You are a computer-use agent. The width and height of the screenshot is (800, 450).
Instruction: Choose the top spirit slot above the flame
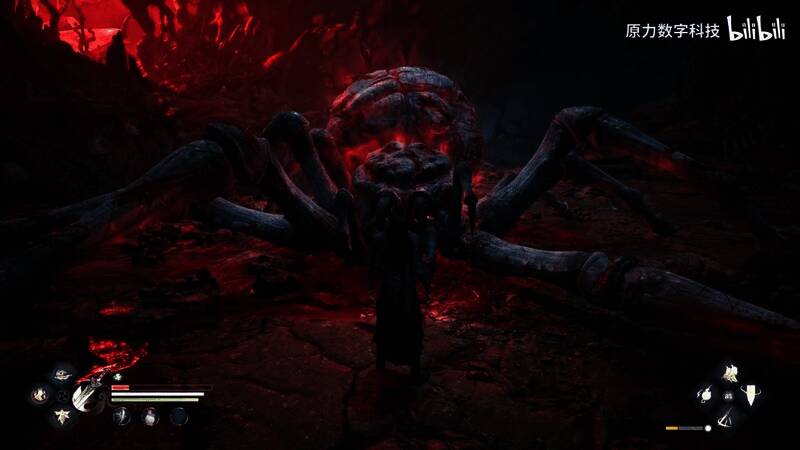pos(63,375)
